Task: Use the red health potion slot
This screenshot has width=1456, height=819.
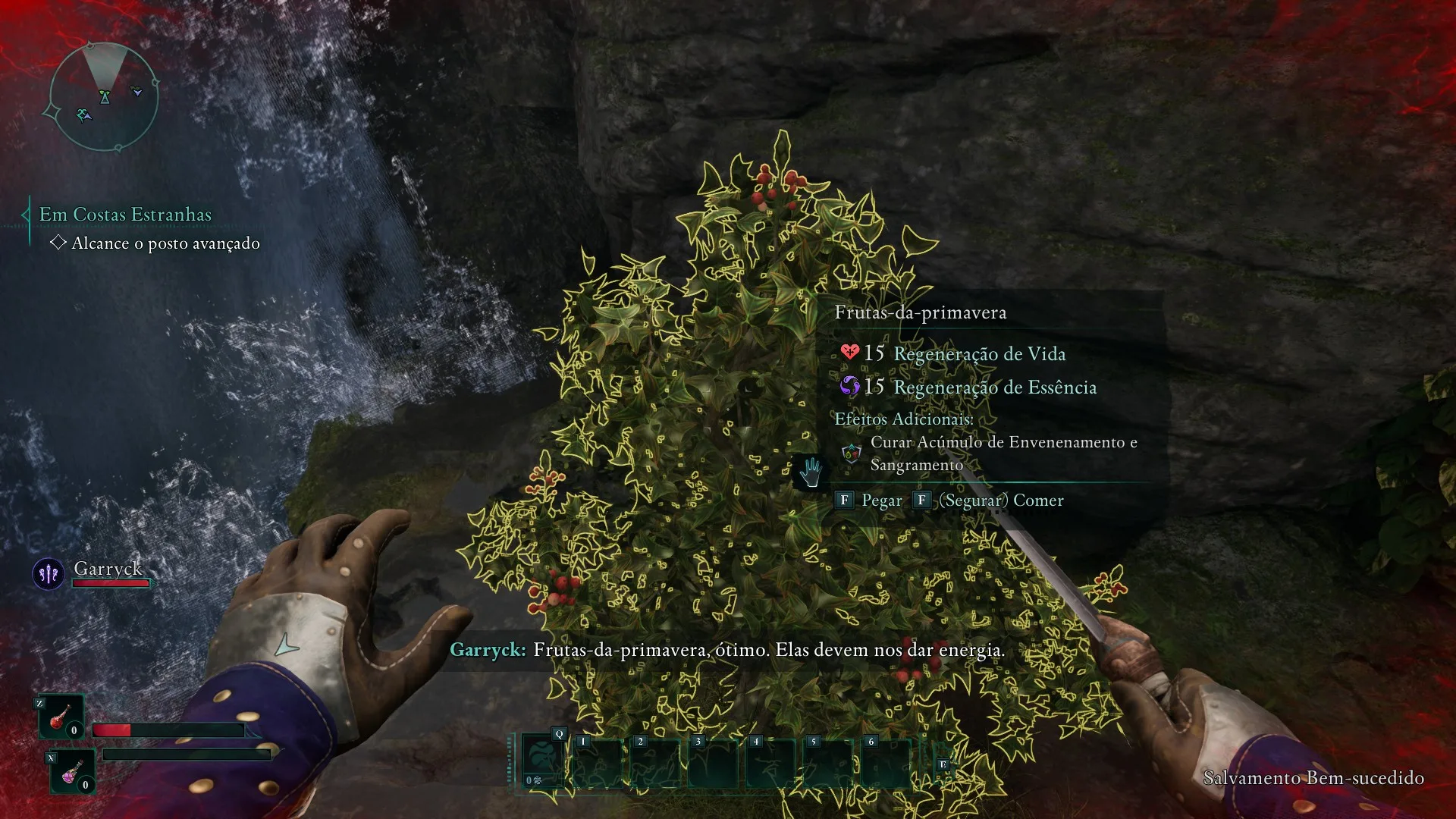Action: coord(61,717)
